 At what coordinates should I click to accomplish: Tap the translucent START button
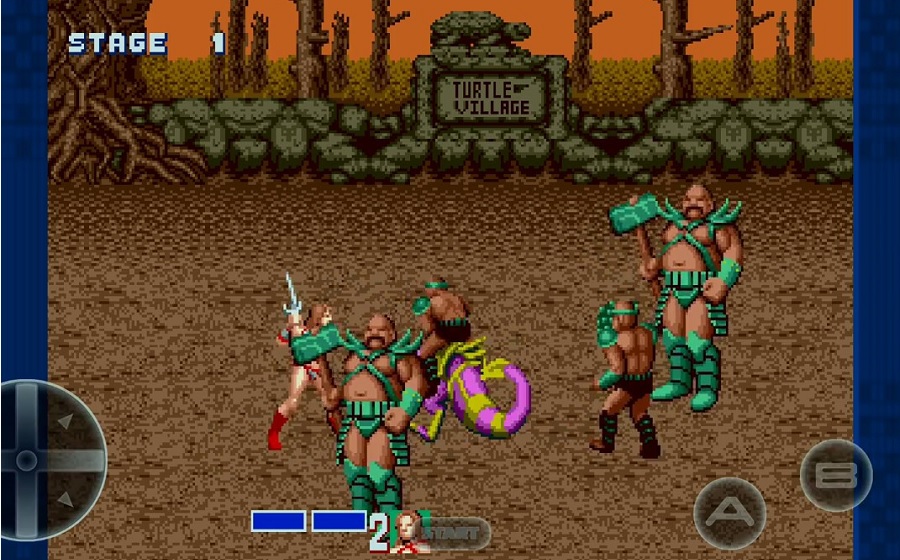(x=455, y=534)
